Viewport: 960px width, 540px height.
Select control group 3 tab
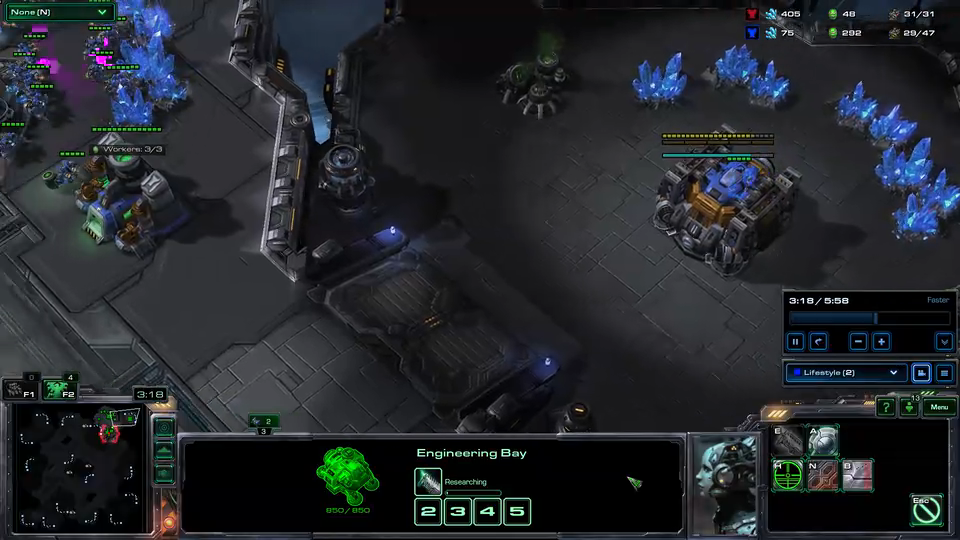point(264,431)
